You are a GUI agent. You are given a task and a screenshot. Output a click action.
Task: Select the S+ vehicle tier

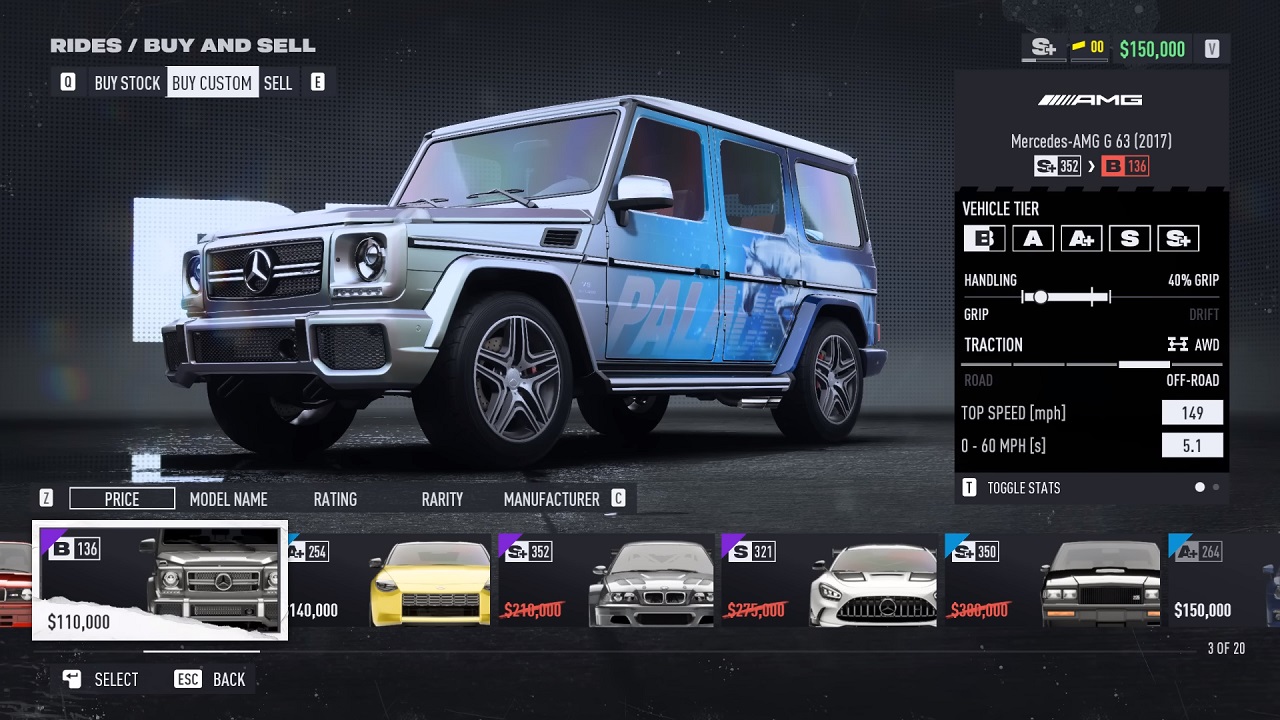1178,239
